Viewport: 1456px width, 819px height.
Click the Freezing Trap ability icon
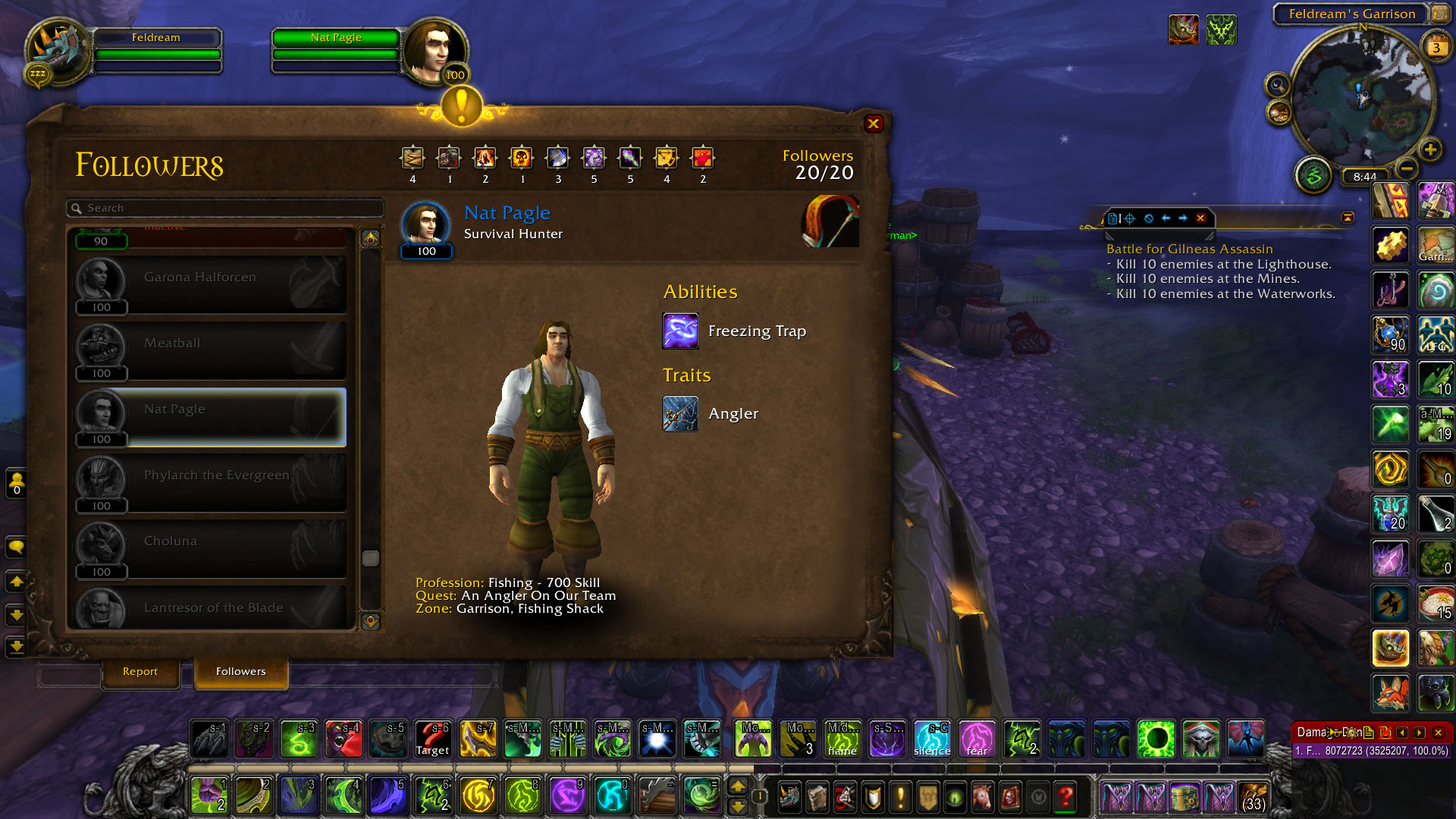click(680, 331)
